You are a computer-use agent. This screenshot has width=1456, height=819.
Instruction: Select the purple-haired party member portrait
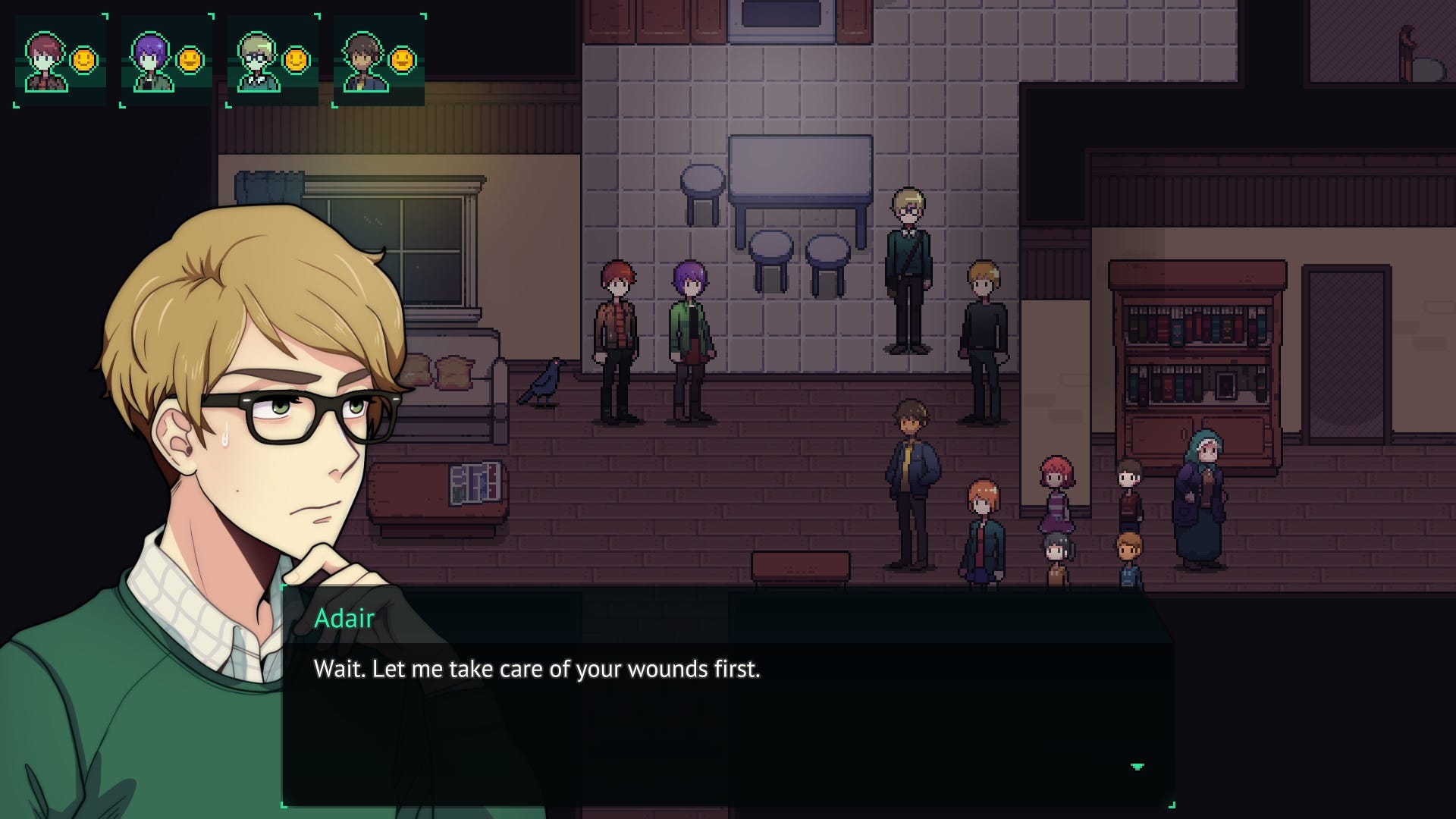pyautogui.click(x=152, y=62)
